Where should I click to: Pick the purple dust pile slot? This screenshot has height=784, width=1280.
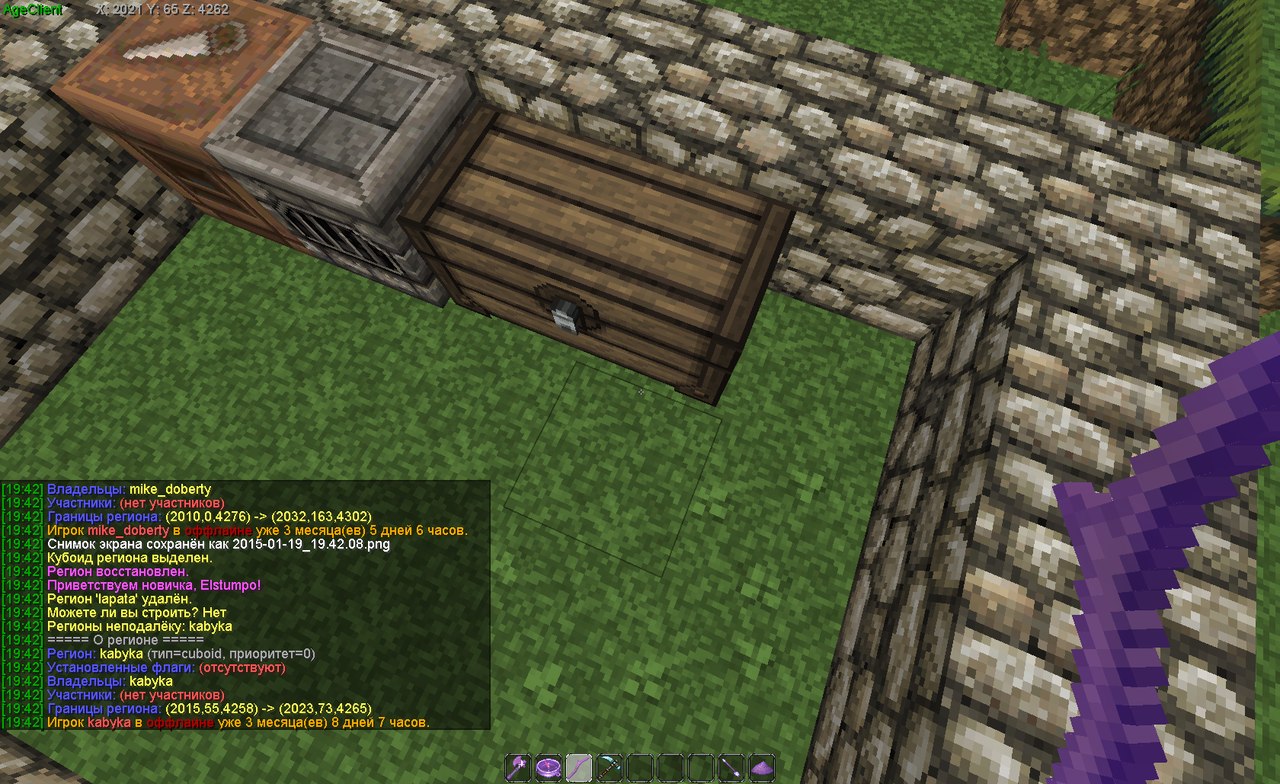[x=762, y=768]
